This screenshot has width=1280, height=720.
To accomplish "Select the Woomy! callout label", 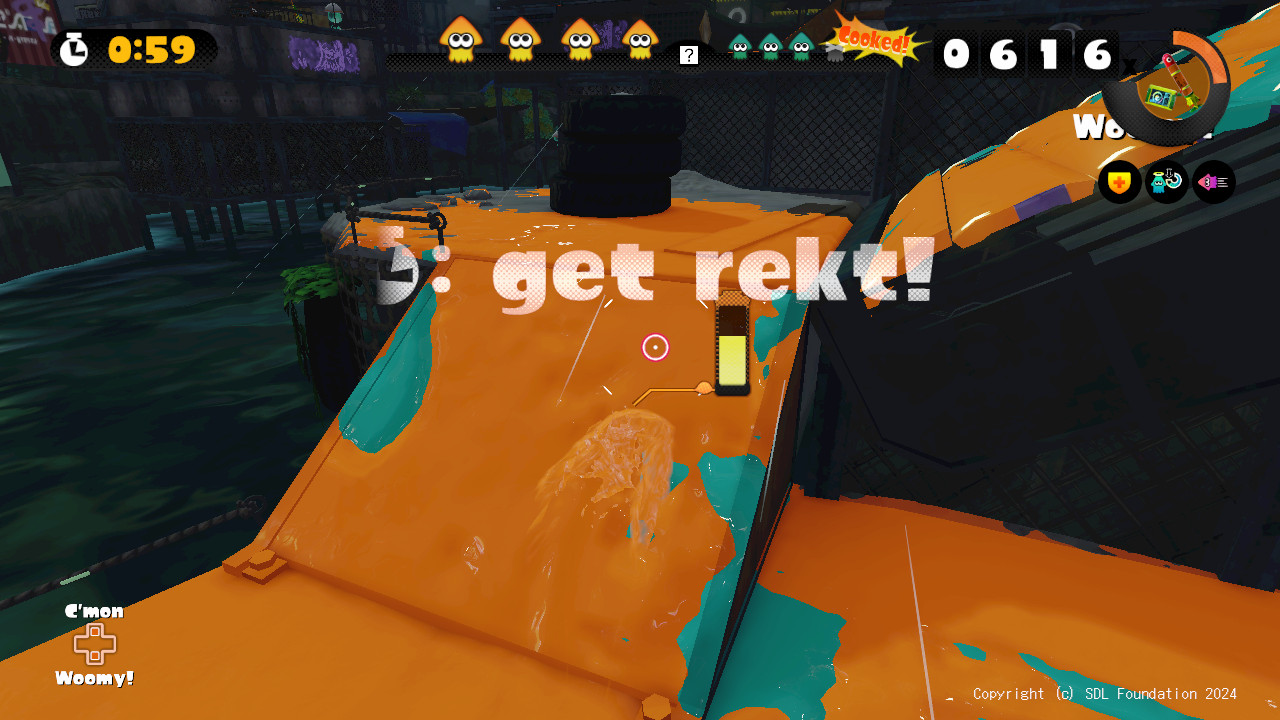I will (x=93, y=677).
